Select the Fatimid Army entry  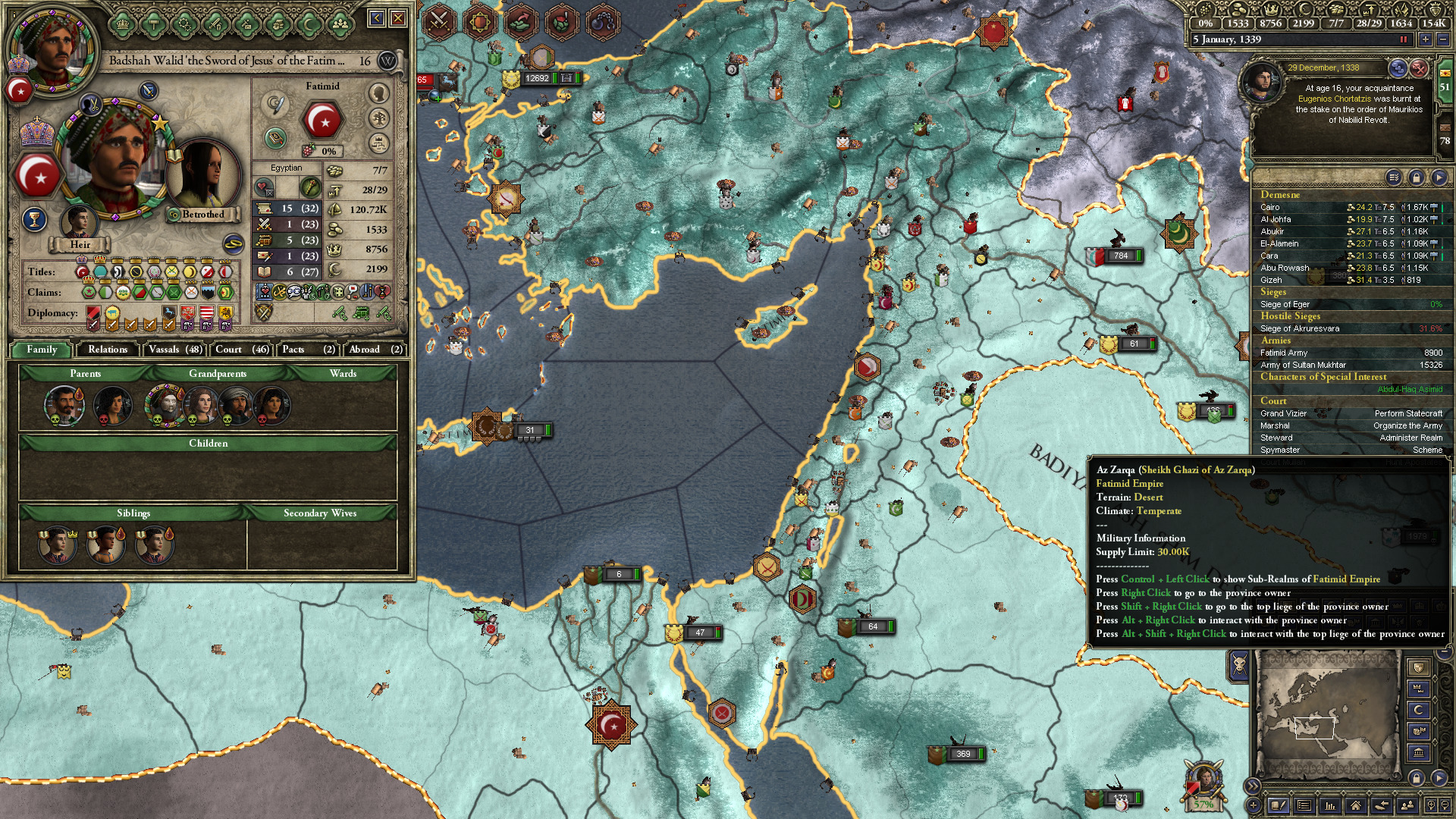tap(1284, 353)
